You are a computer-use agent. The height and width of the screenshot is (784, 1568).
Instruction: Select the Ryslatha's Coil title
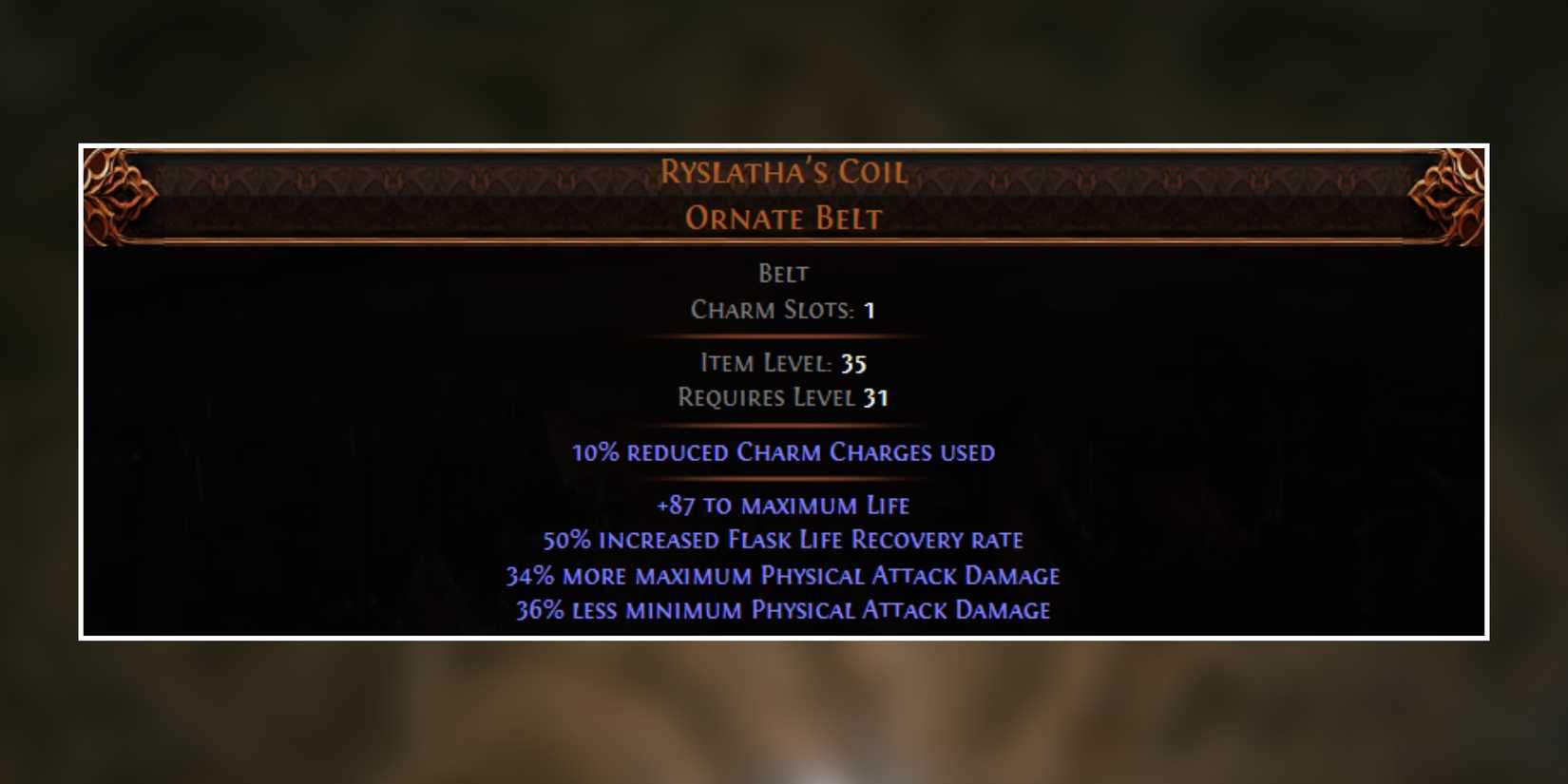tap(782, 172)
